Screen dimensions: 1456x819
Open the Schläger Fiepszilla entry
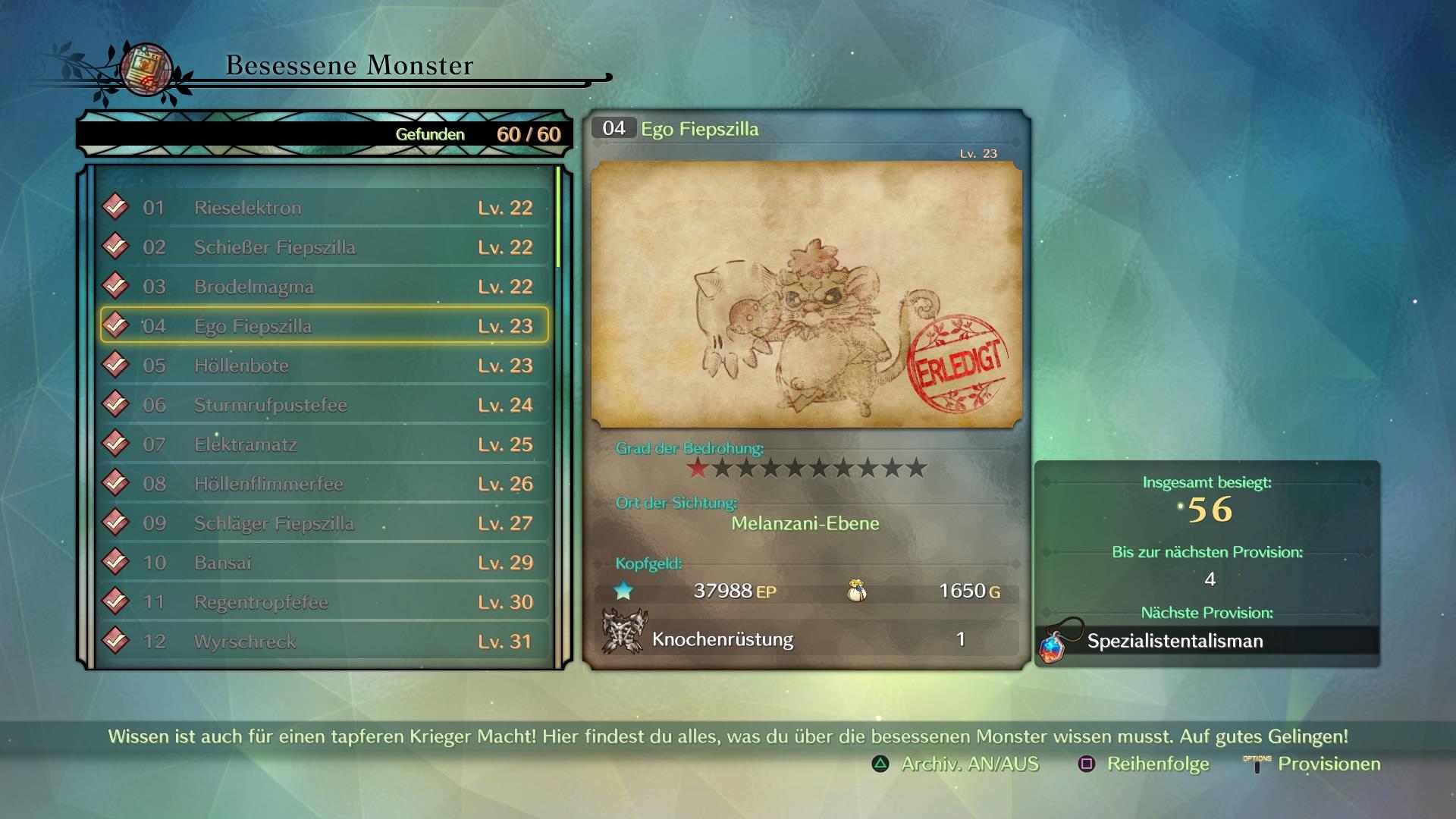(x=324, y=523)
